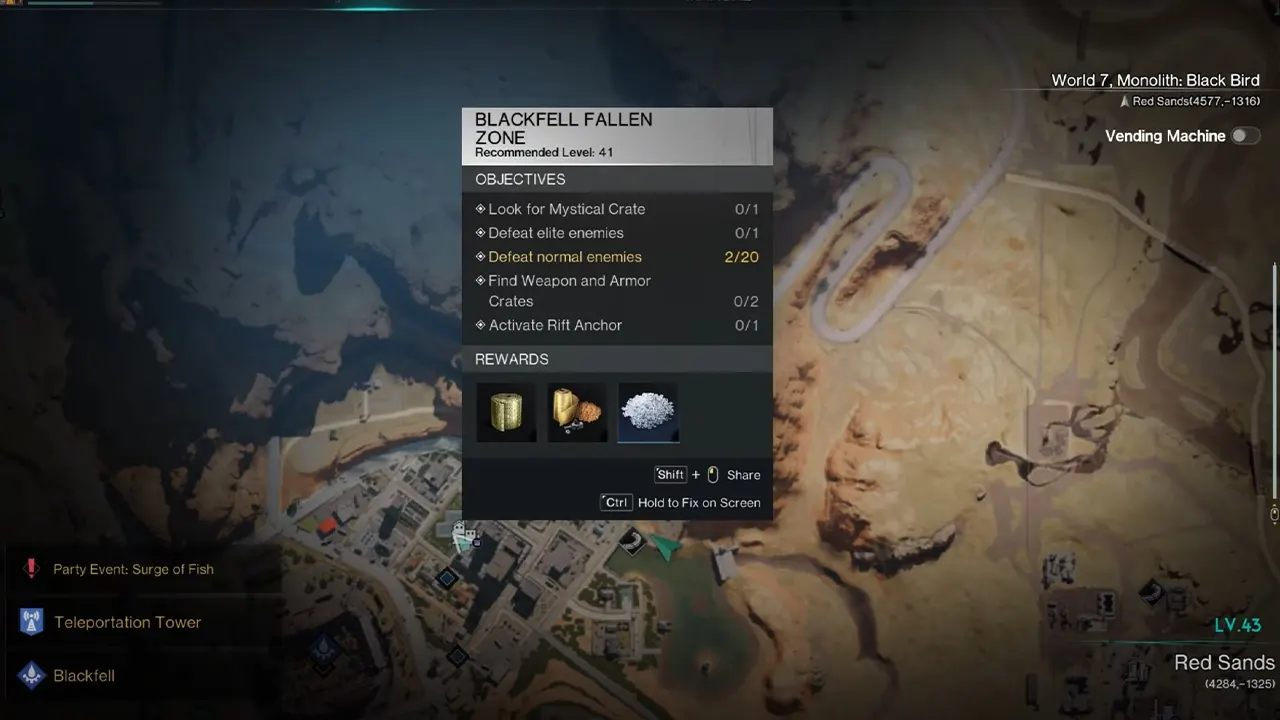
Task: Select the Blackfell entry in the location list
Action: click(x=84, y=676)
